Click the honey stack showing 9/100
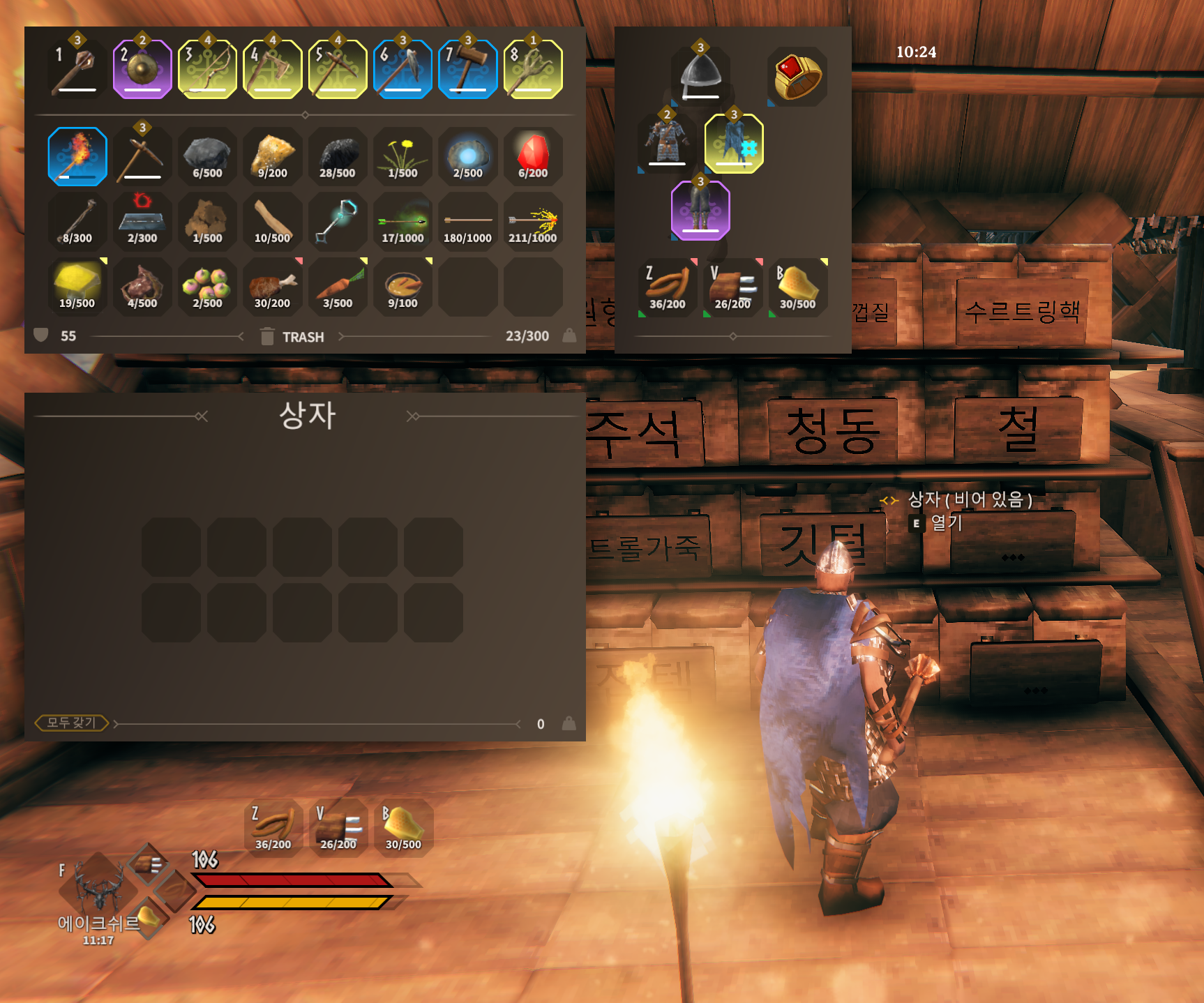Image resolution: width=1204 pixels, height=1003 pixels. point(402,287)
